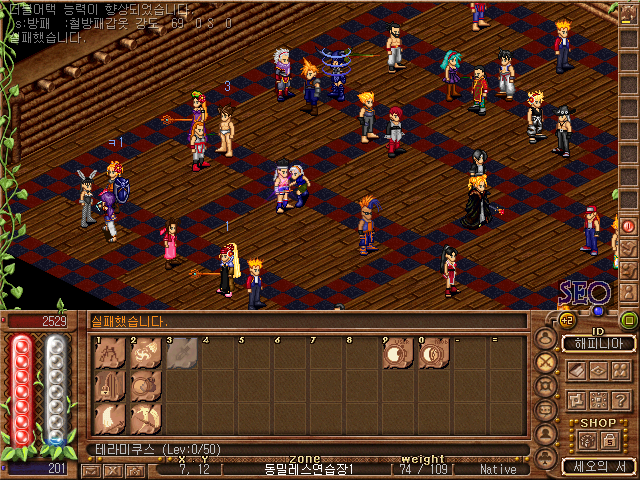640x480 pixels.
Task: Select the greyed-out skill in slot 3
Action: click(181, 355)
